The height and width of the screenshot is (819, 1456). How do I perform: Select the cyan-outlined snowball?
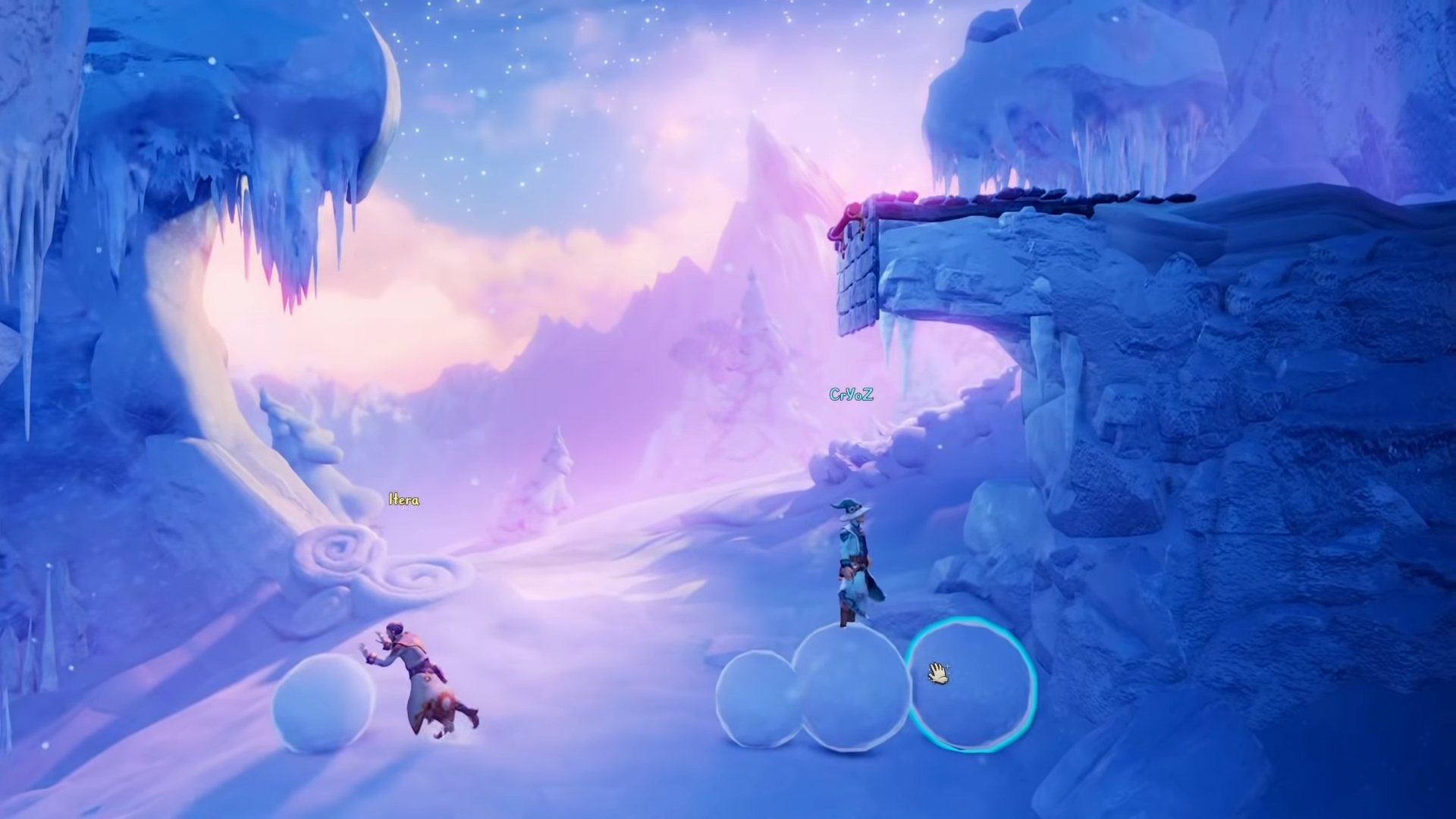tap(972, 685)
